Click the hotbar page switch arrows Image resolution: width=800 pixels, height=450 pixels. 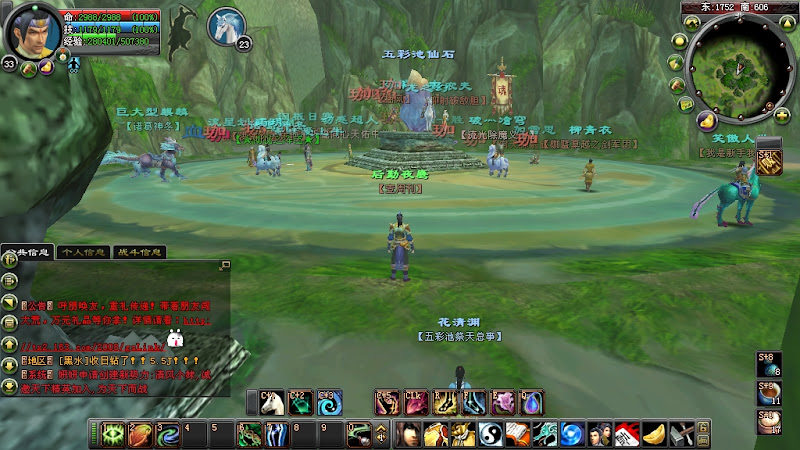[381, 435]
